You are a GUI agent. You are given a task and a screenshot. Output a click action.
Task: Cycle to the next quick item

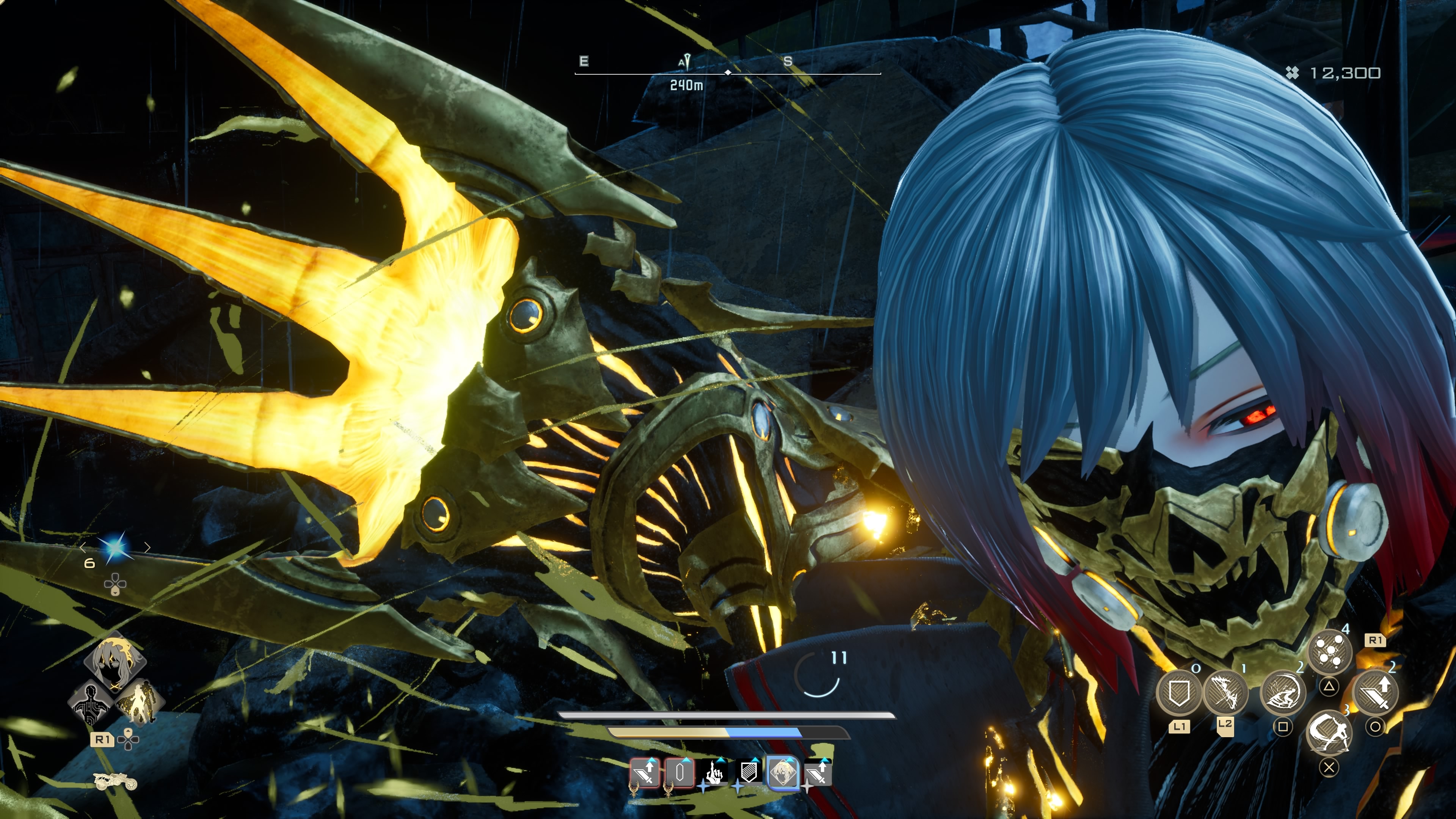click(x=147, y=548)
